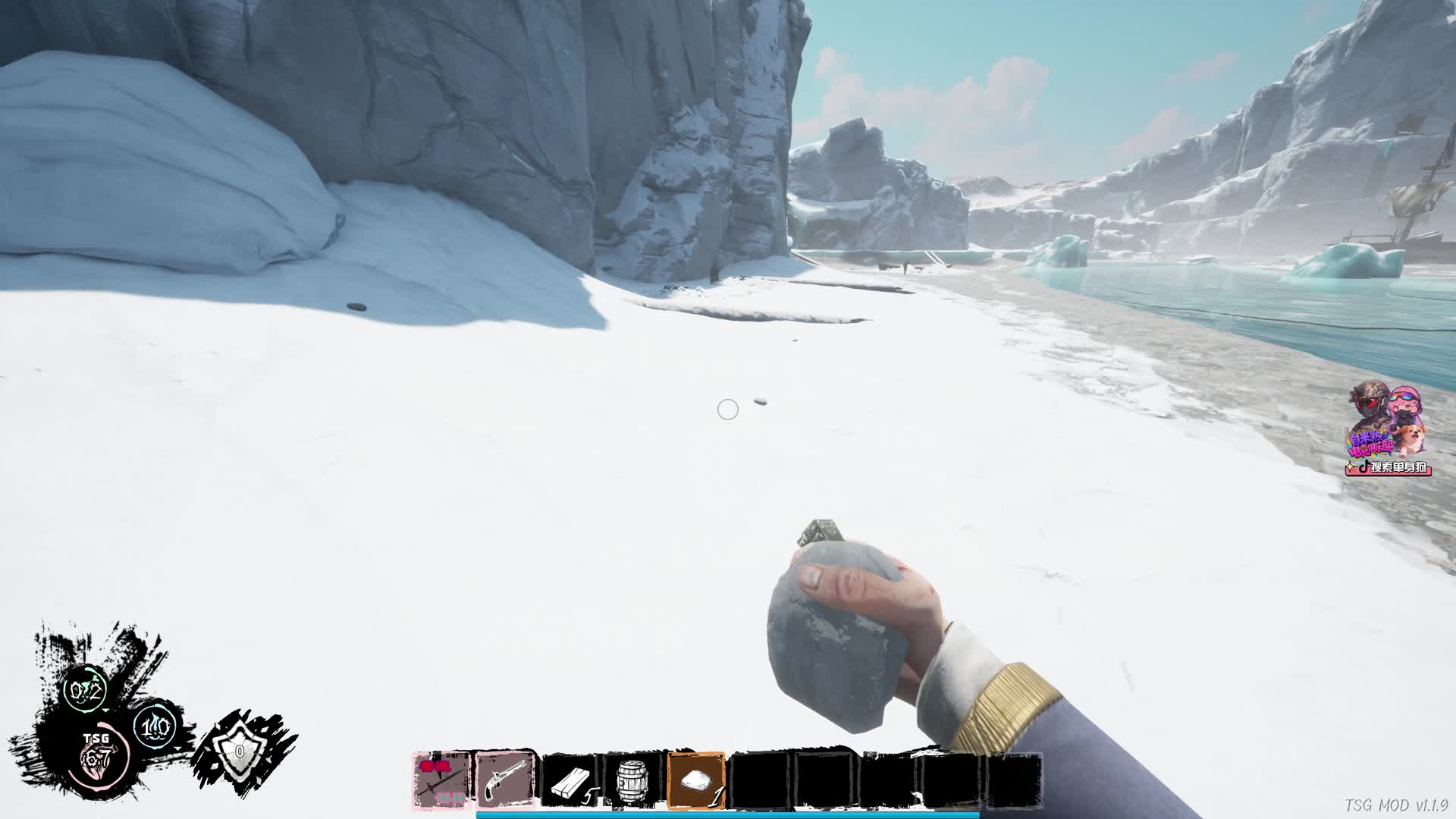Select the sword slot in the hotbar

click(441, 780)
